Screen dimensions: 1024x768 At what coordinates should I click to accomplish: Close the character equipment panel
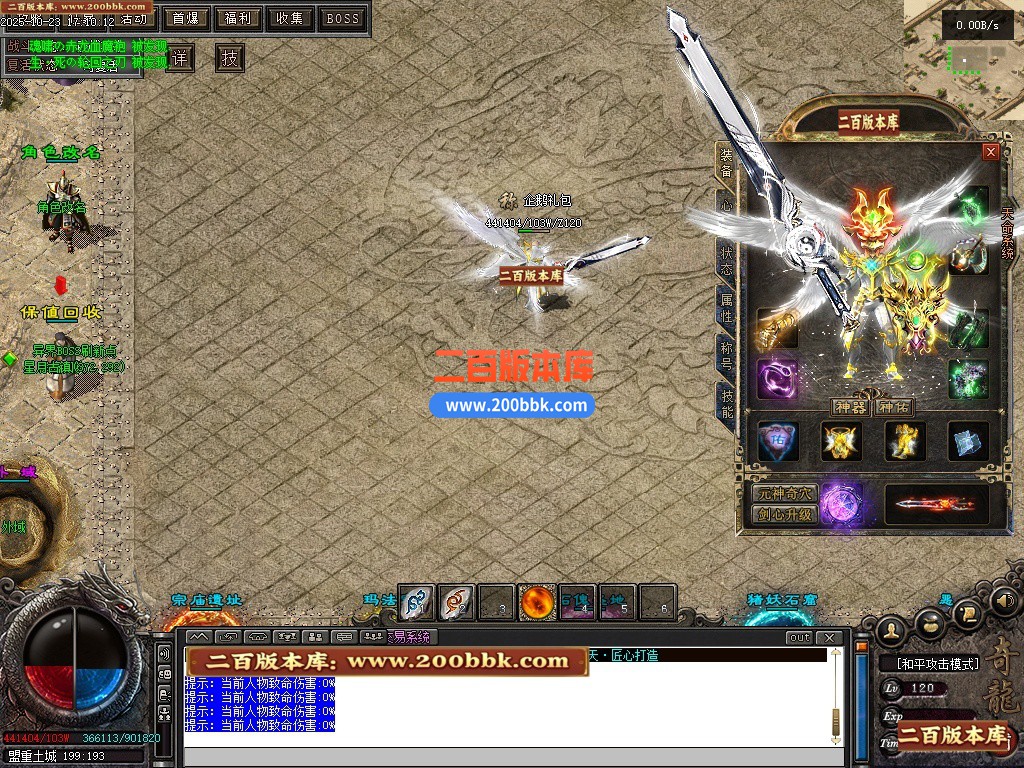point(990,152)
